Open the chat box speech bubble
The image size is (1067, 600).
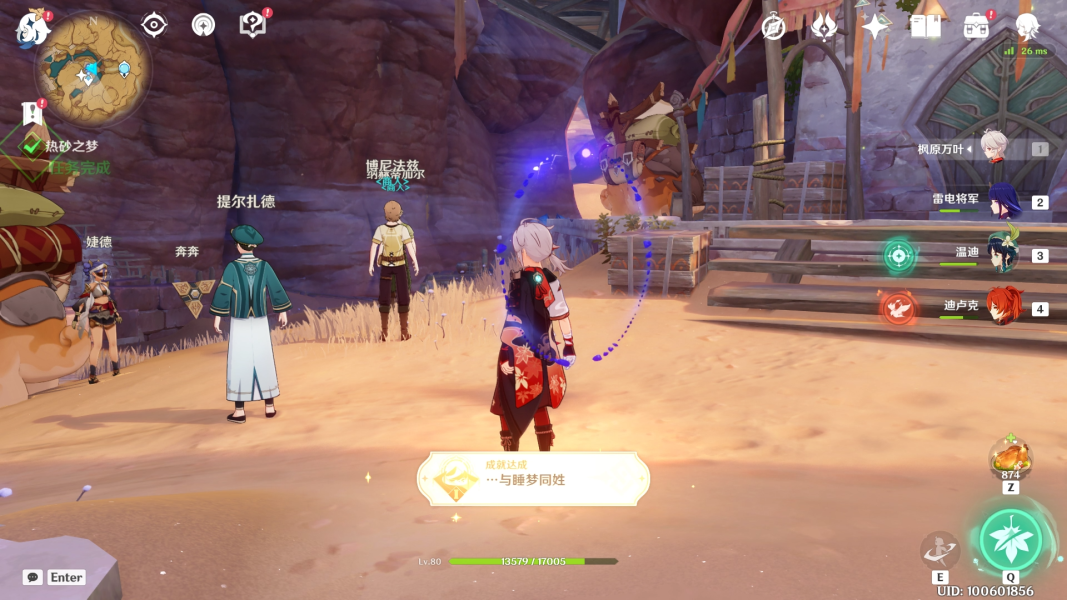click(33, 577)
